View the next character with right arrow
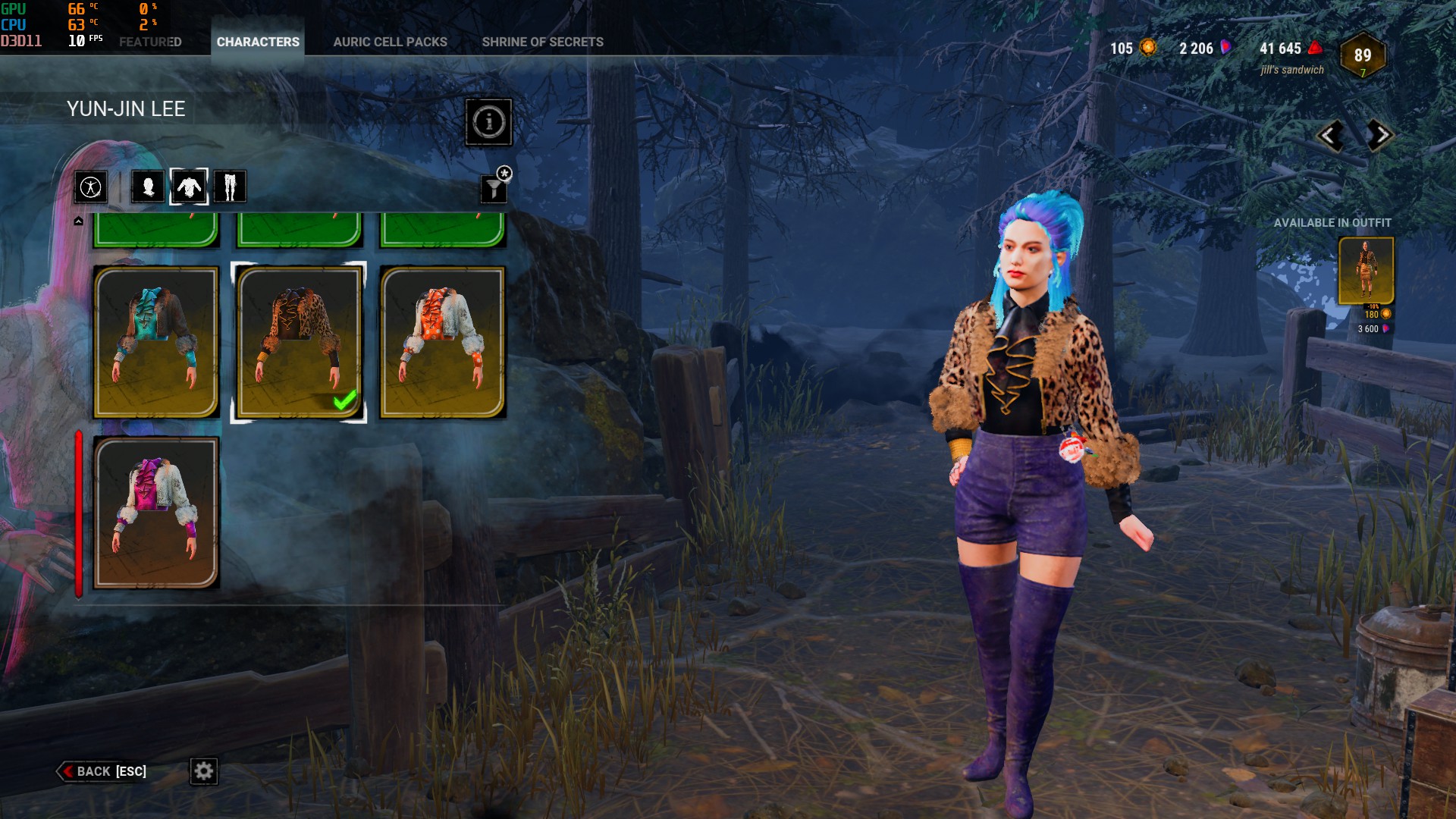This screenshot has width=1456, height=819. pos(1379,136)
